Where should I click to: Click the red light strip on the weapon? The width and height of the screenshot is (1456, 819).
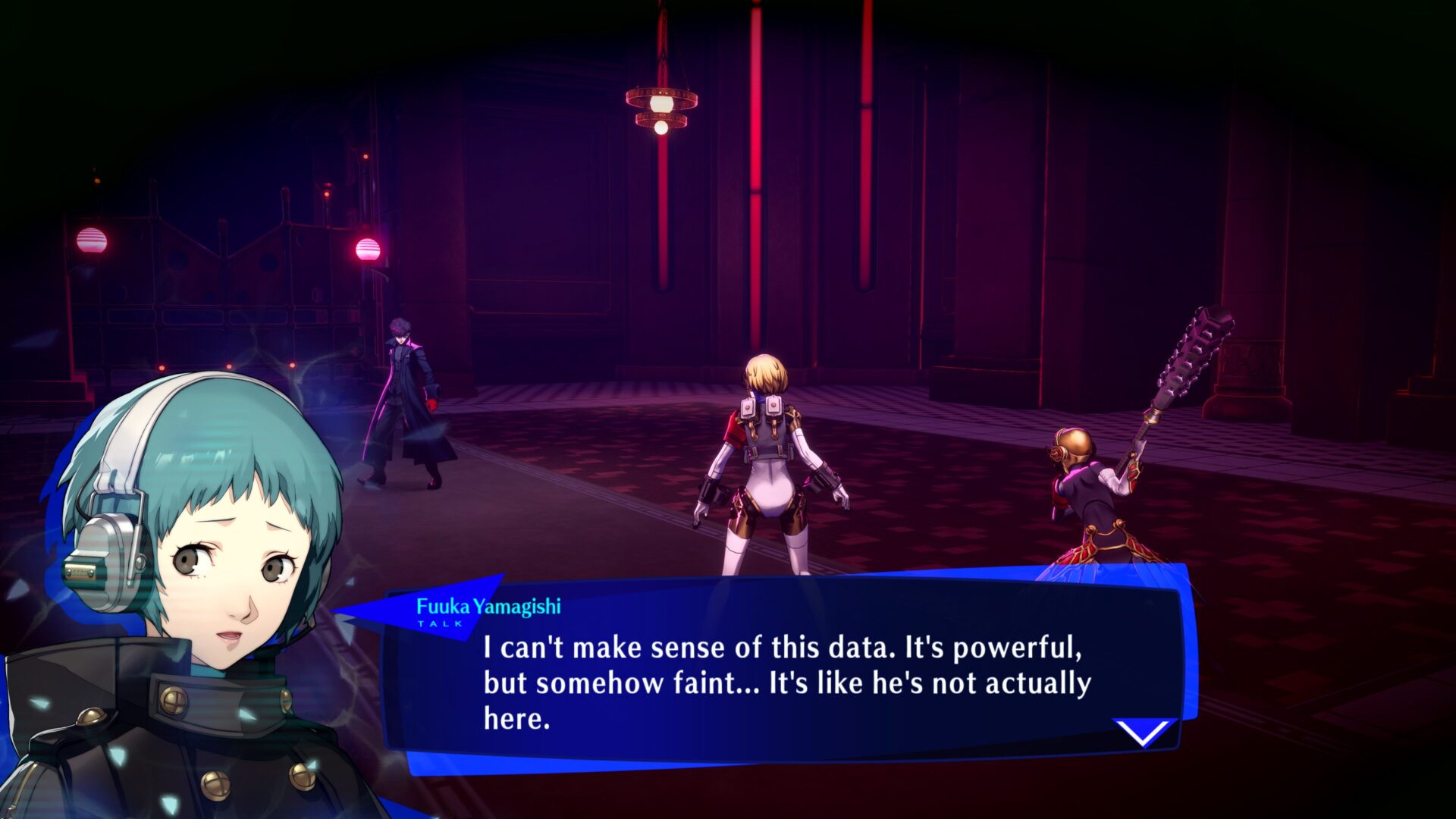tap(1133, 472)
